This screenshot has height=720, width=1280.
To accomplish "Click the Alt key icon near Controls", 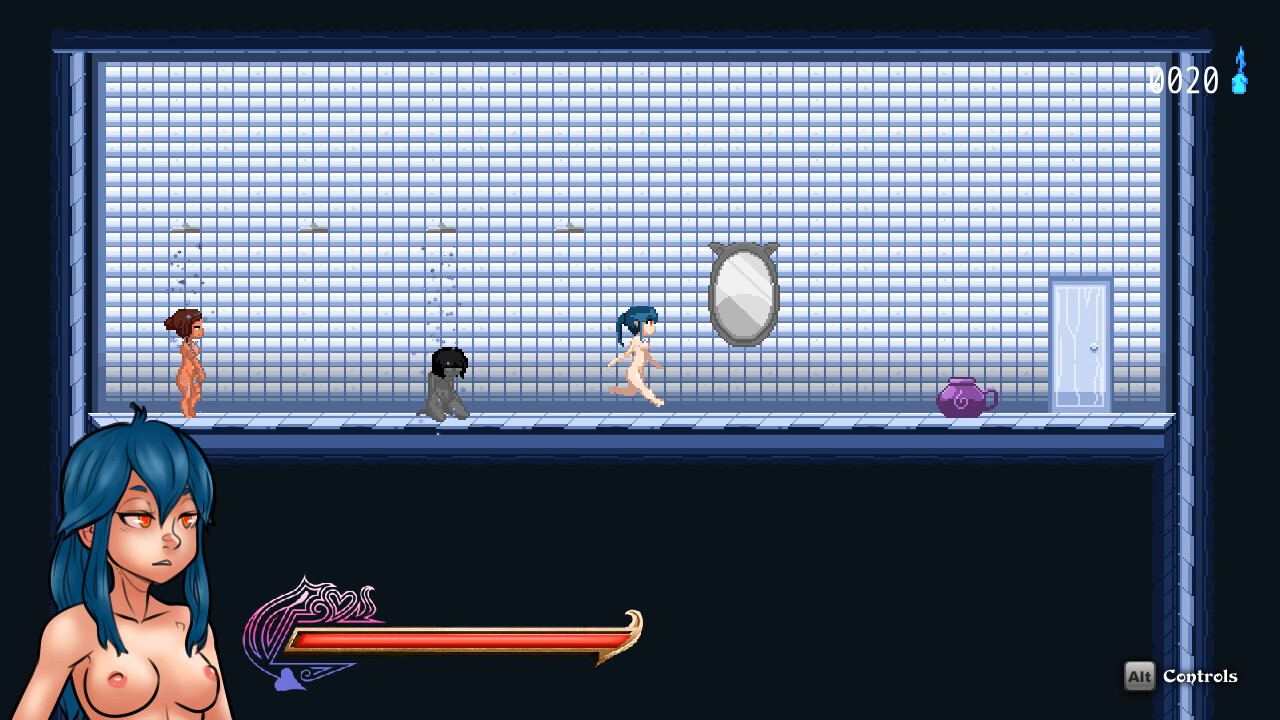I will click(x=1139, y=677).
